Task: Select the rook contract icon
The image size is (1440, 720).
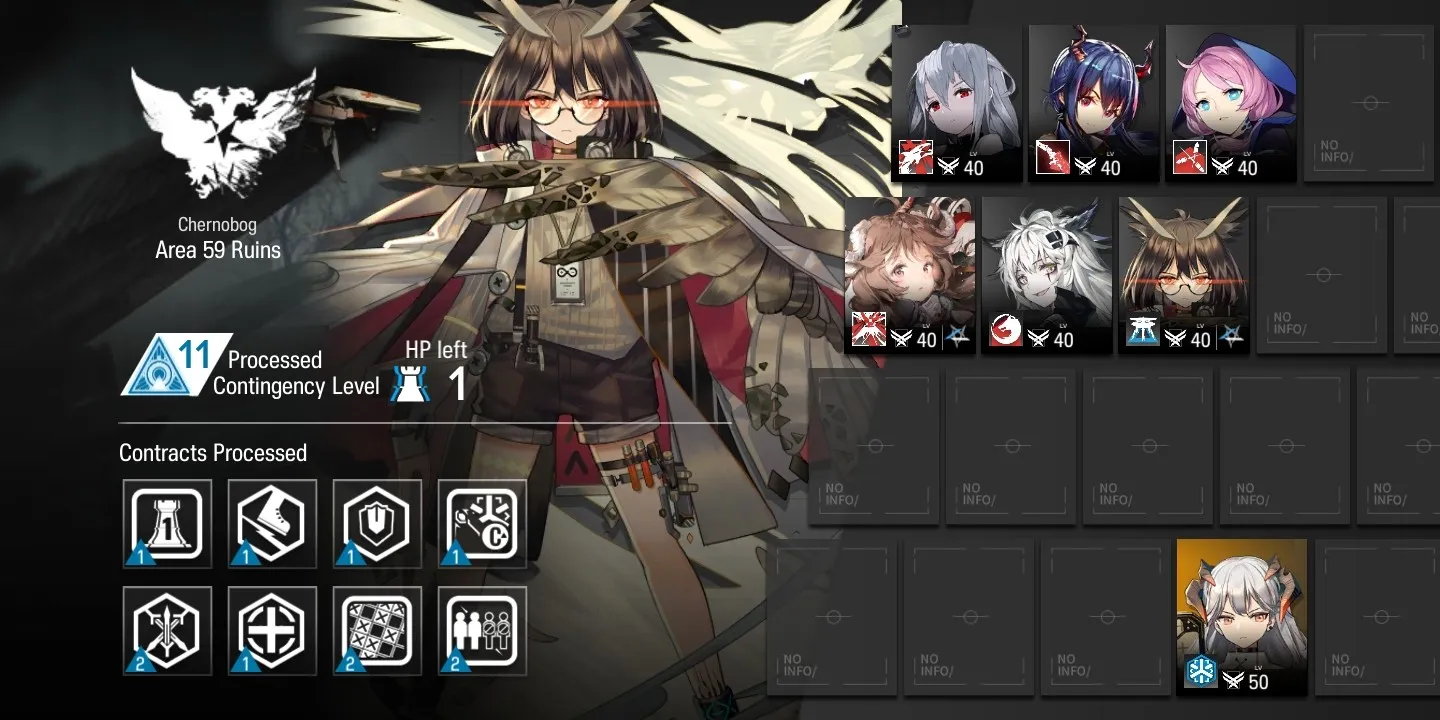Action: pos(167,524)
